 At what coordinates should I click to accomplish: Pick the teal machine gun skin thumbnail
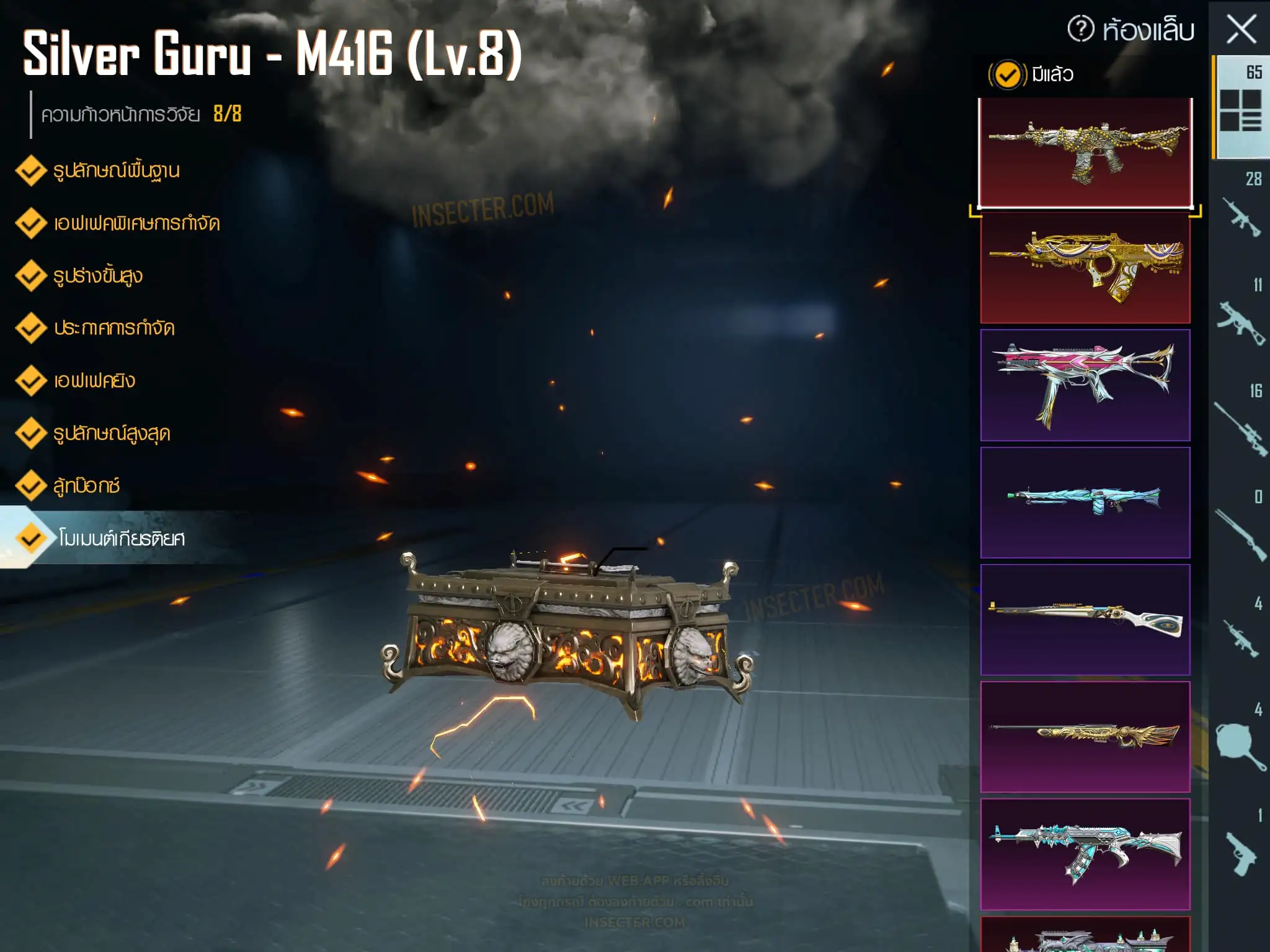[1085, 502]
